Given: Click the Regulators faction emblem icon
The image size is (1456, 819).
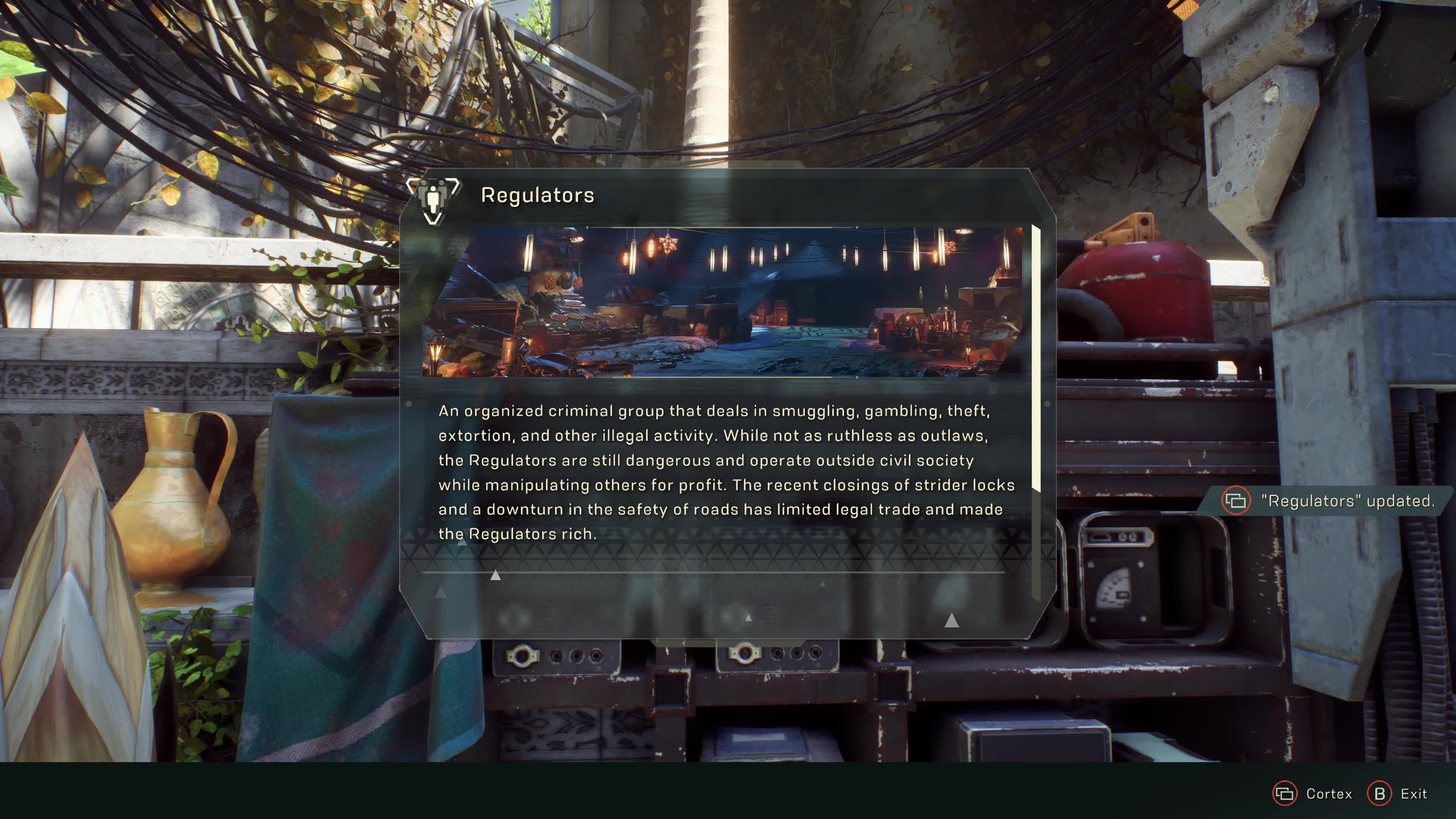Looking at the screenshot, I should 433,199.
